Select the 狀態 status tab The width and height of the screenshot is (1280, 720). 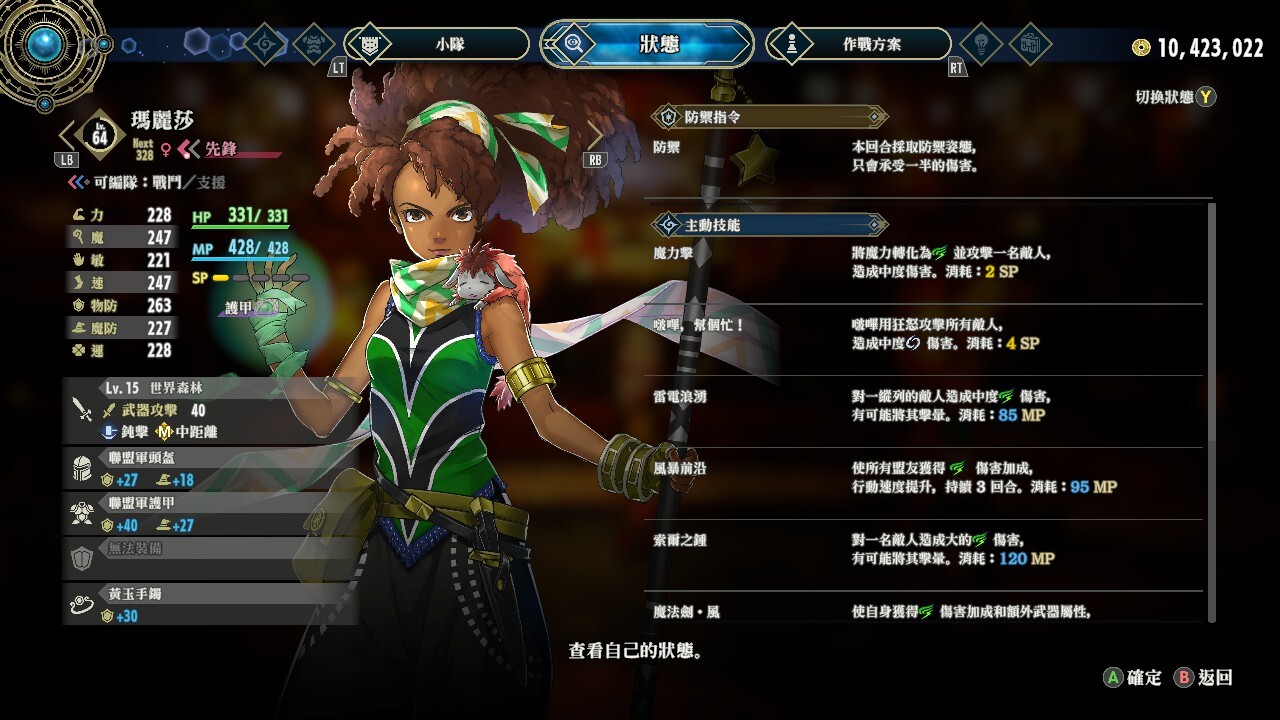[x=647, y=44]
